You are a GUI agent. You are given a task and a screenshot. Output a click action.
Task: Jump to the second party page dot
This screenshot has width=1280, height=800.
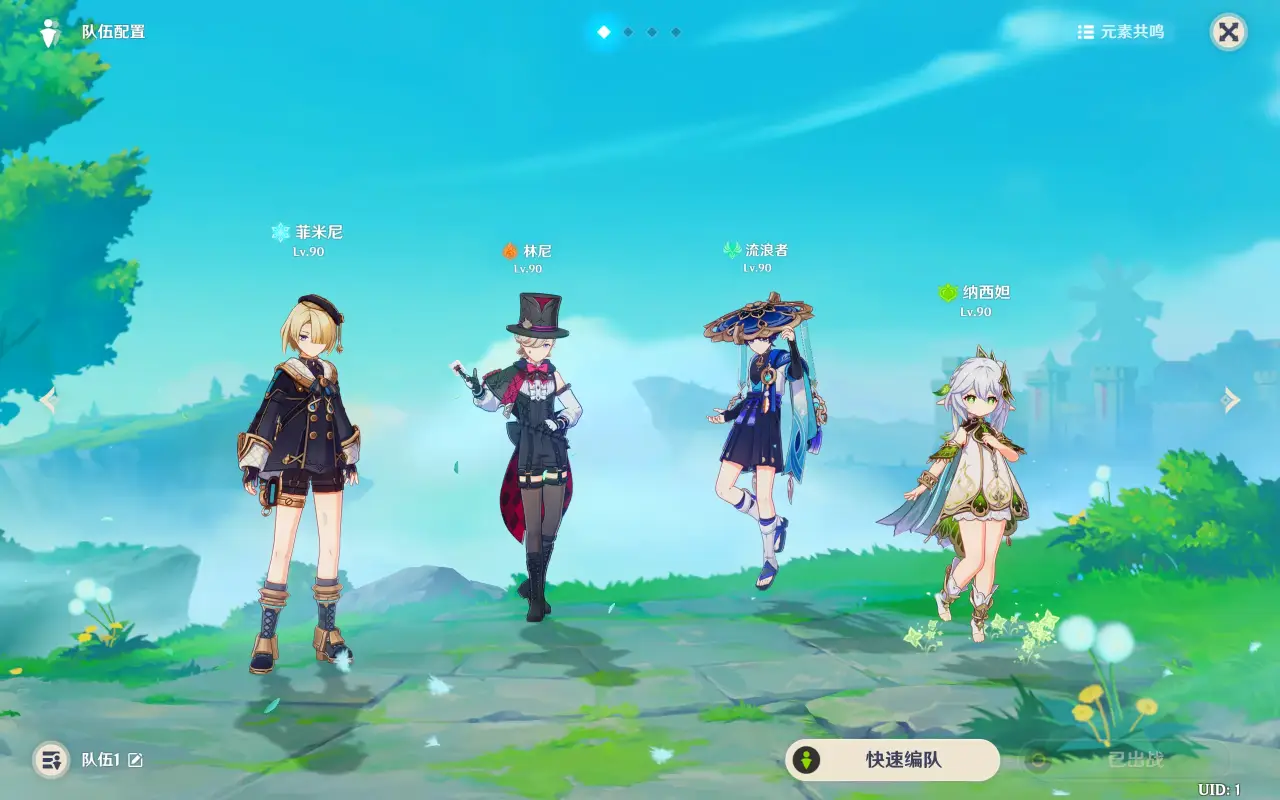pos(628,32)
